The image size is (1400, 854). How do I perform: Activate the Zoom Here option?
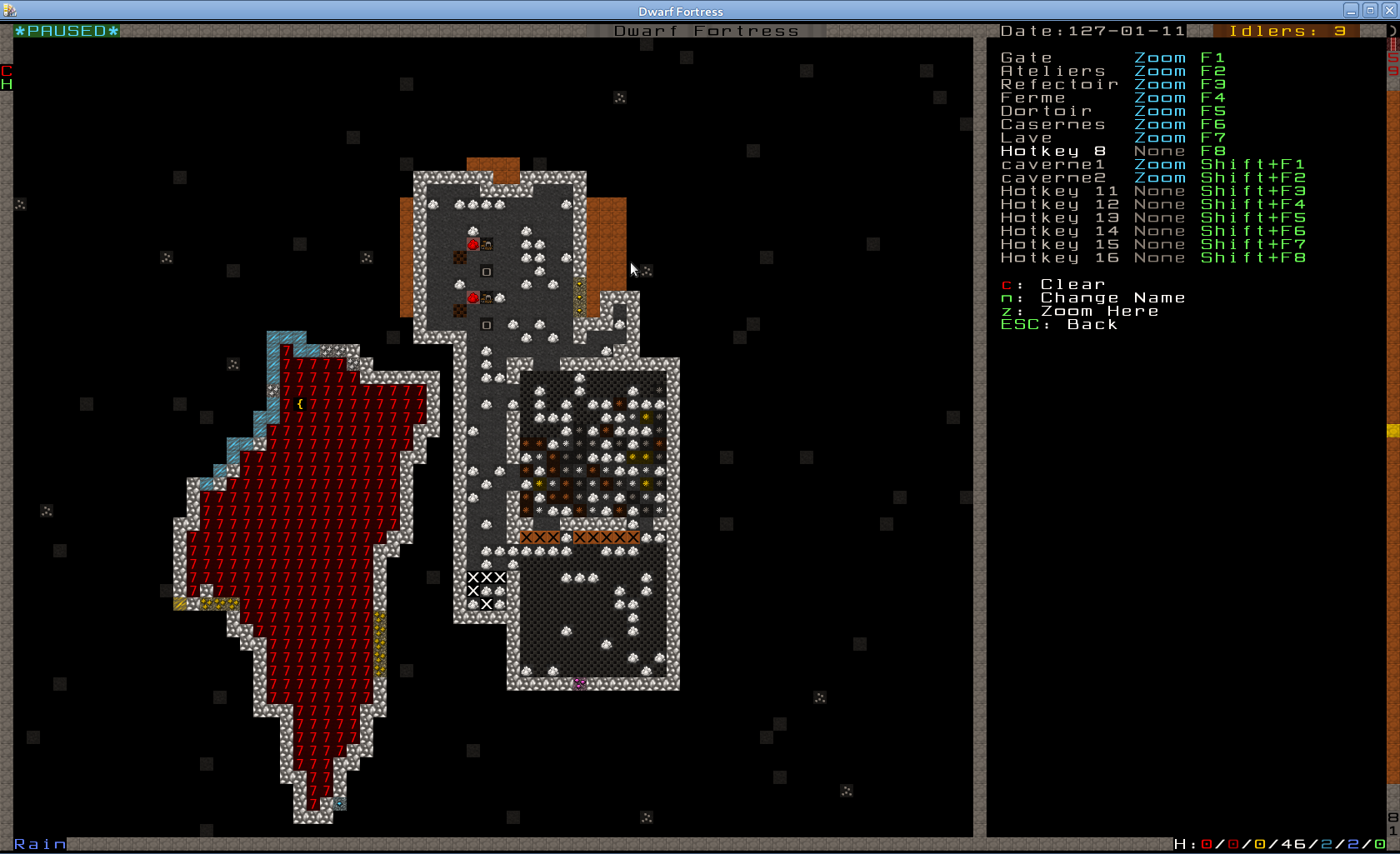coord(1098,311)
